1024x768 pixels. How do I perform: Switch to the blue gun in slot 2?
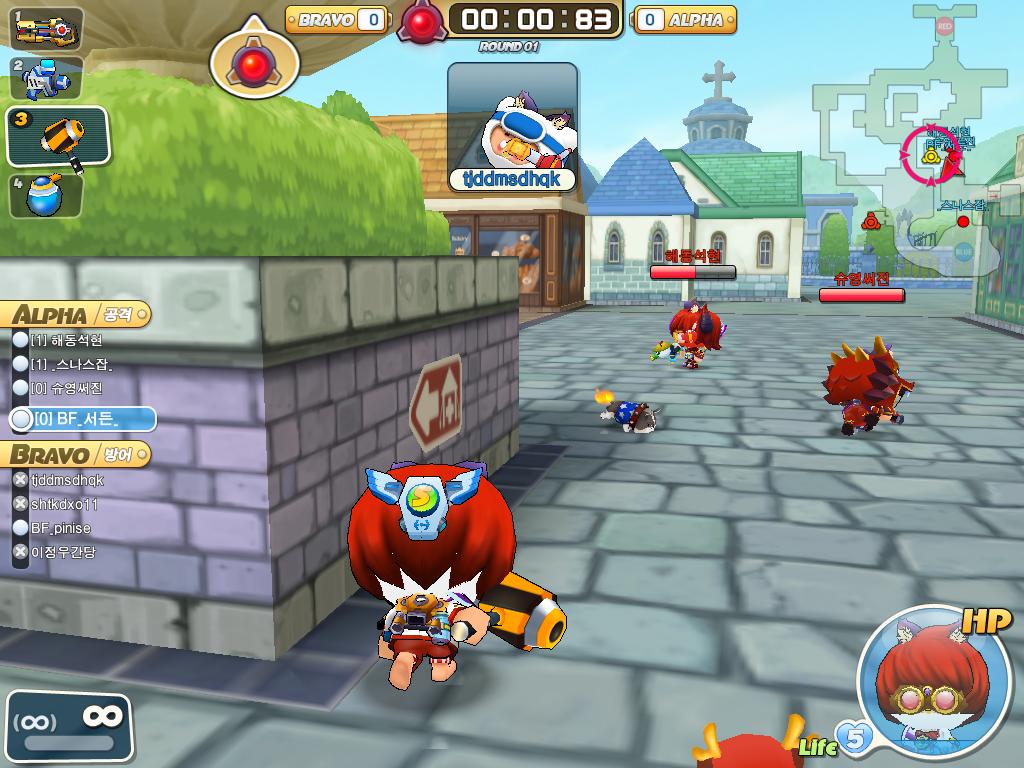click(x=46, y=78)
